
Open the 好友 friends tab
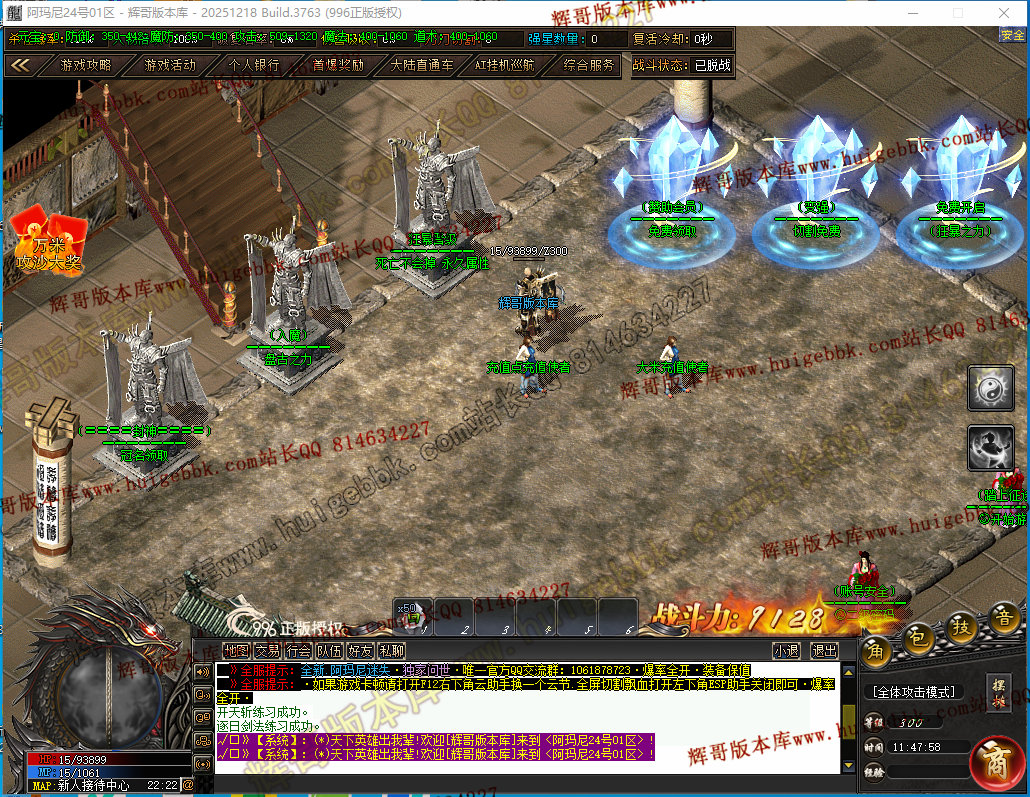(x=360, y=650)
